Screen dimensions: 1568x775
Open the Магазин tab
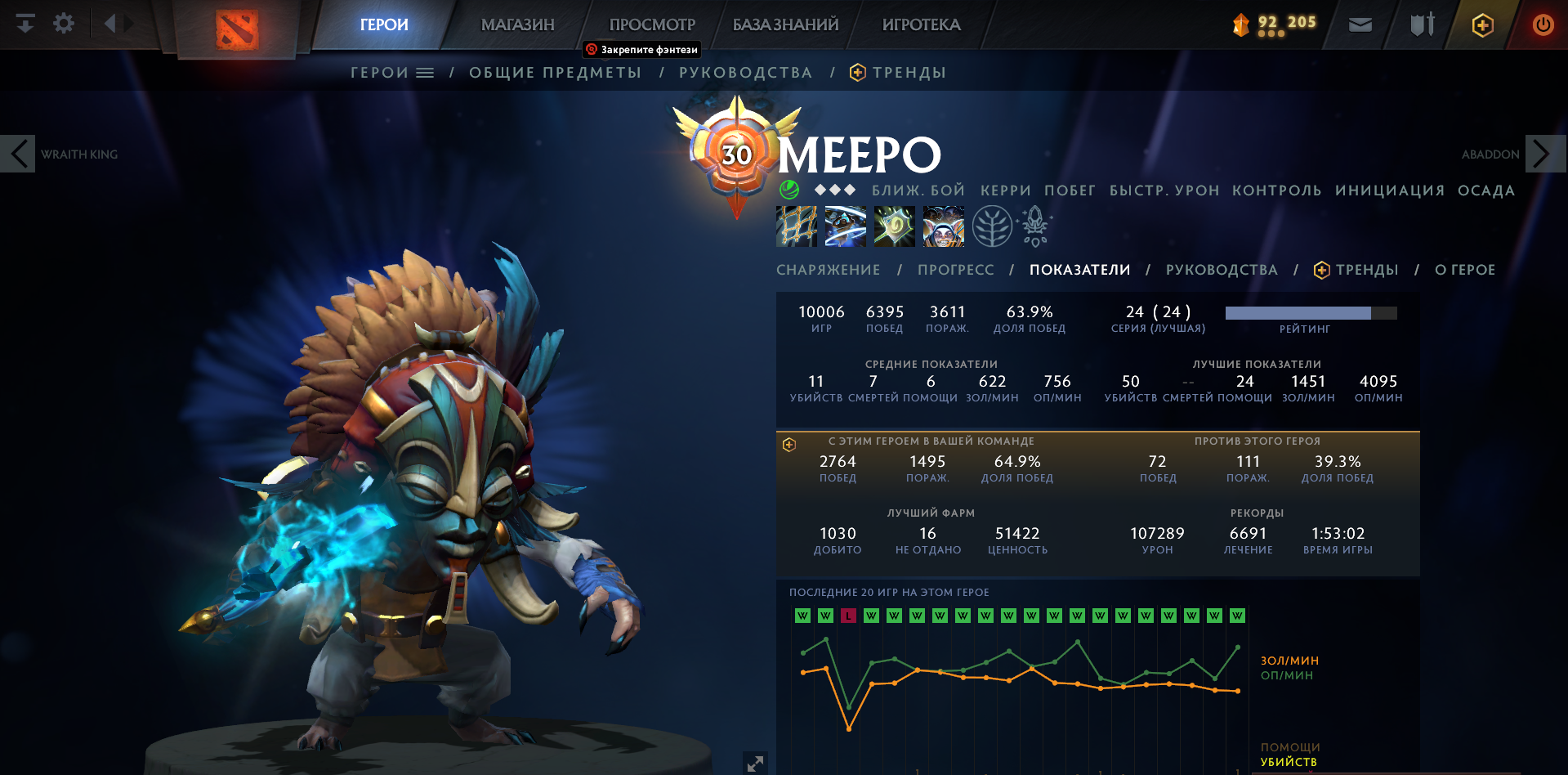coord(517,25)
